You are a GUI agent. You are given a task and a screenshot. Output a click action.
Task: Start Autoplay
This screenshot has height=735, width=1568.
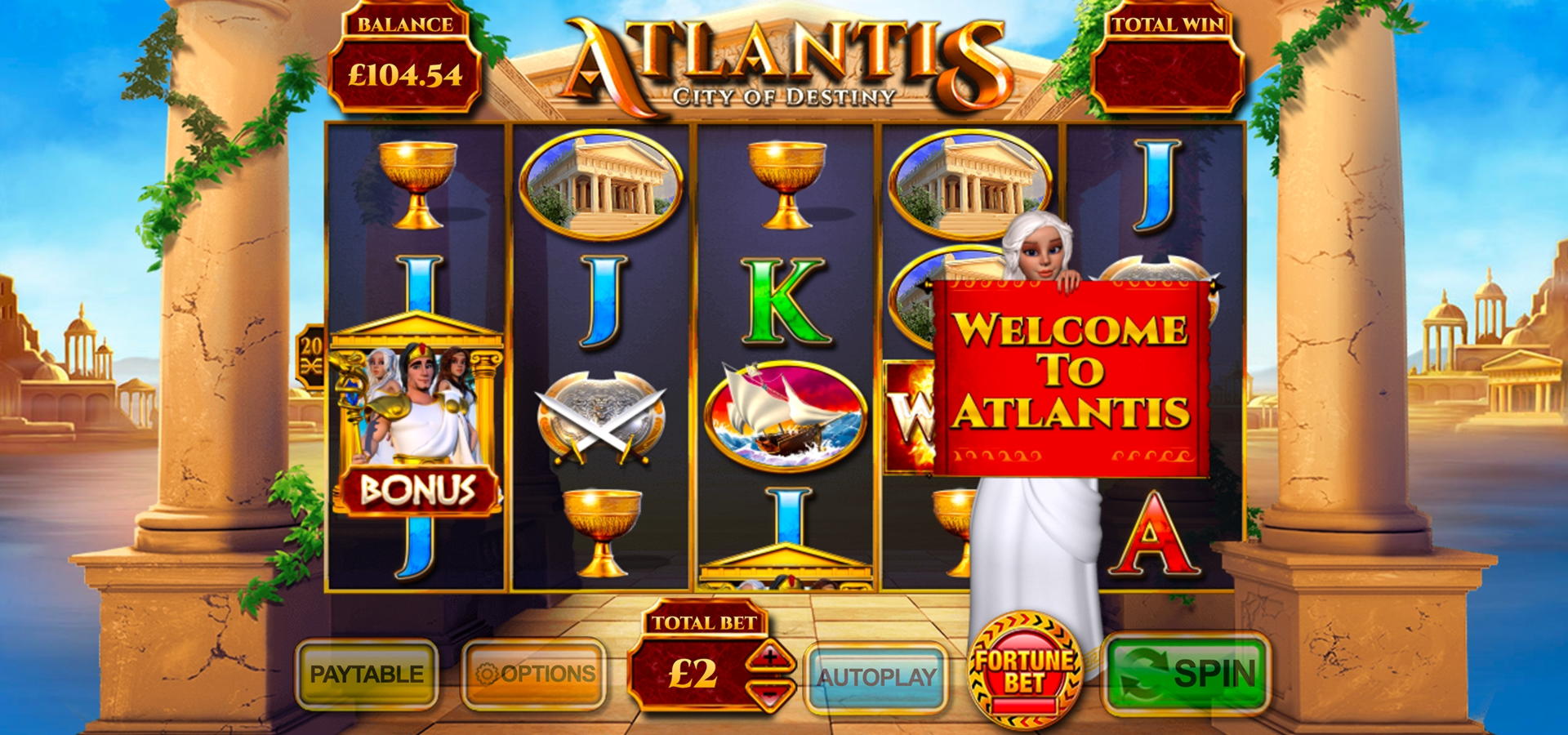[x=876, y=677]
